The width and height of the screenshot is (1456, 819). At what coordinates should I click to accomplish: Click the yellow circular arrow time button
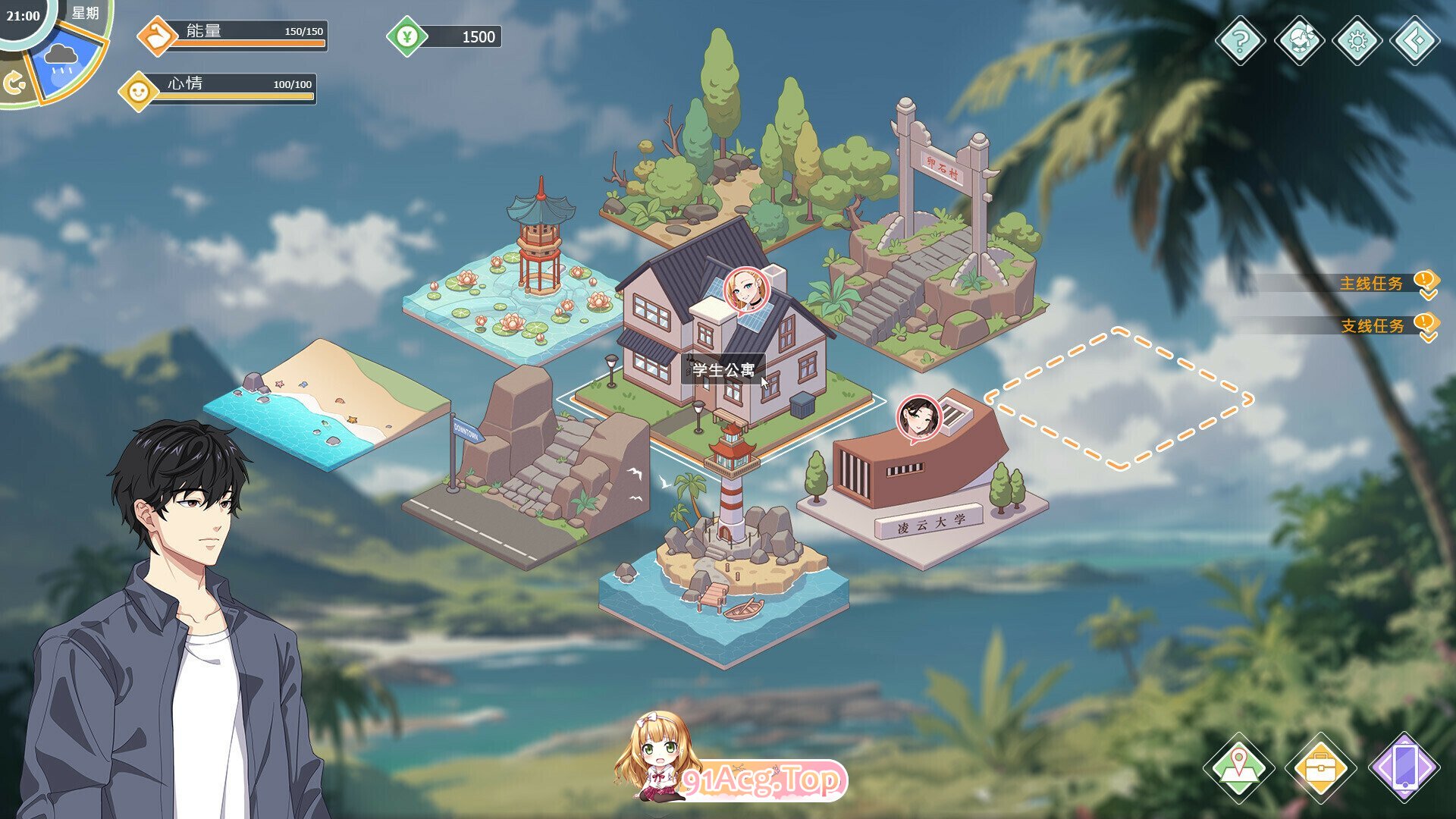[x=14, y=83]
